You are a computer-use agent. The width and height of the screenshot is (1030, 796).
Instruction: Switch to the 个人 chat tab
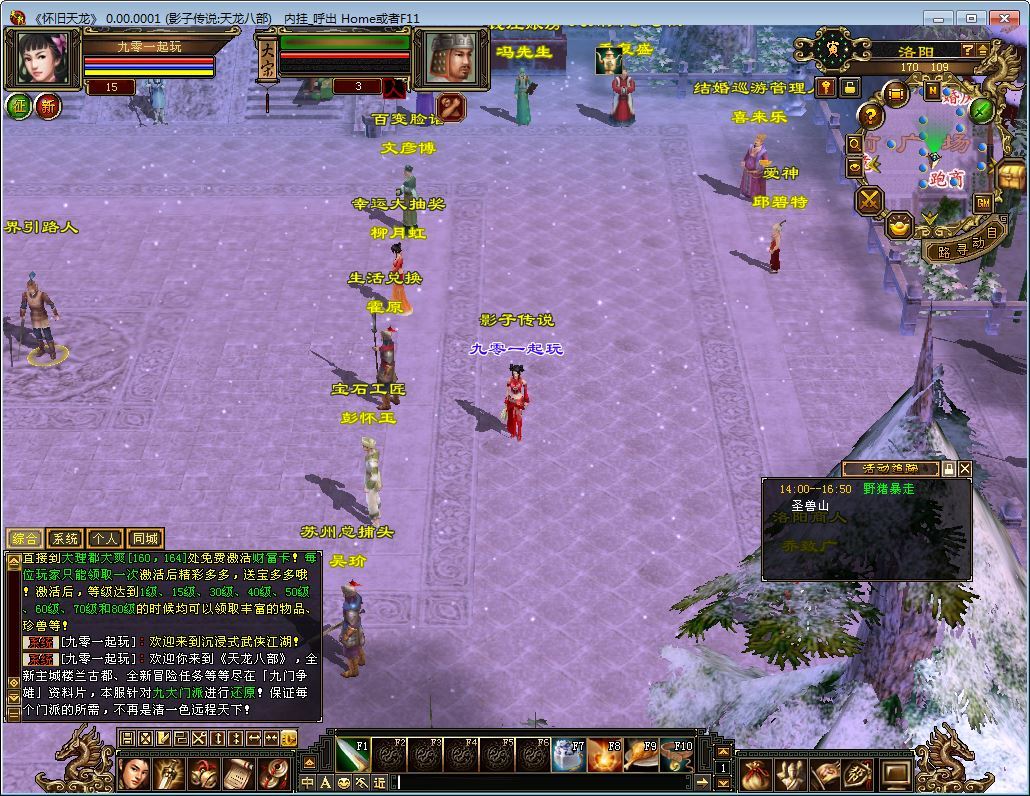tap(105, 538)
